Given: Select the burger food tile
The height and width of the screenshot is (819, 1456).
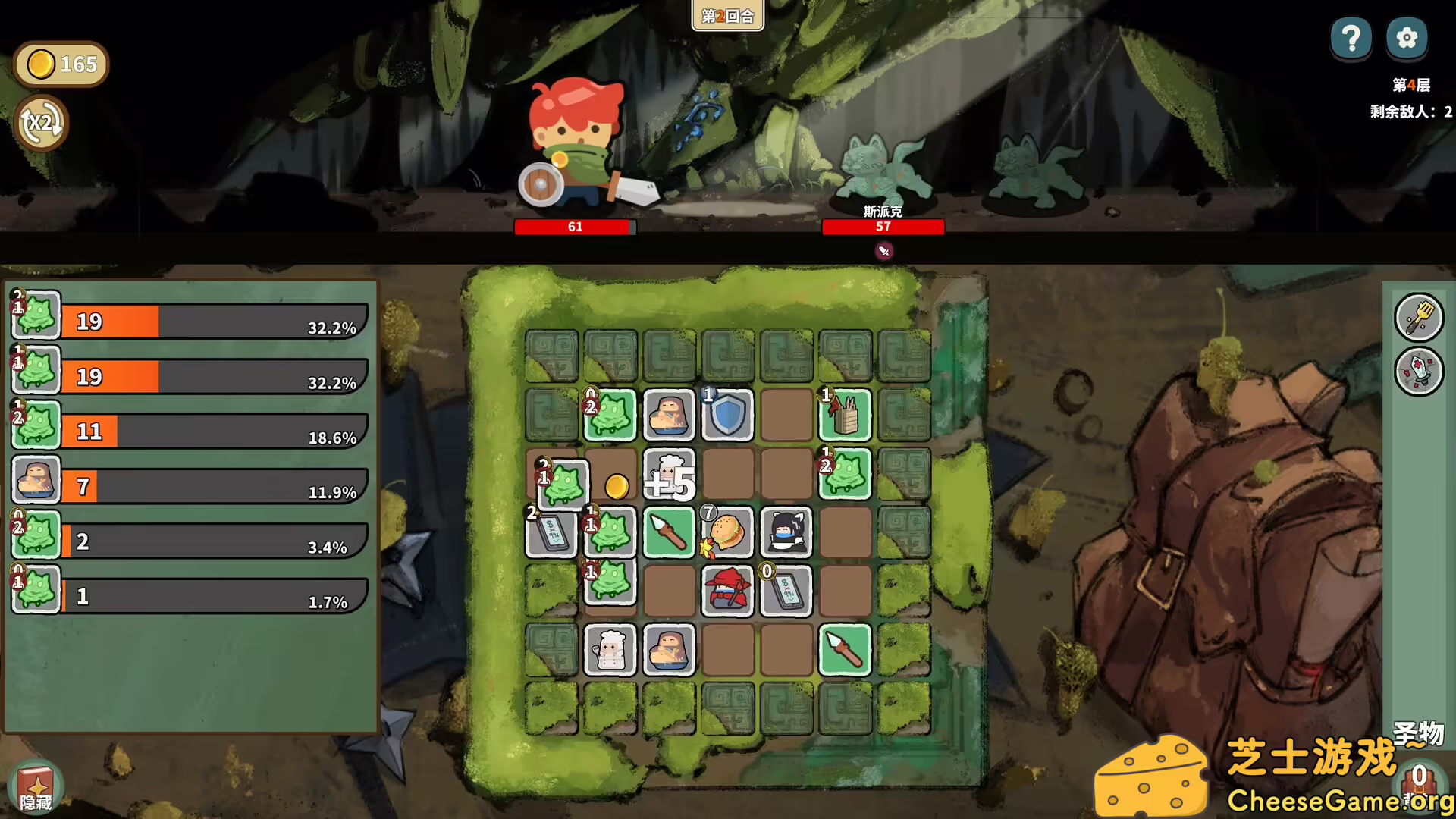Looking at the screenshot, I should point(726,532).
